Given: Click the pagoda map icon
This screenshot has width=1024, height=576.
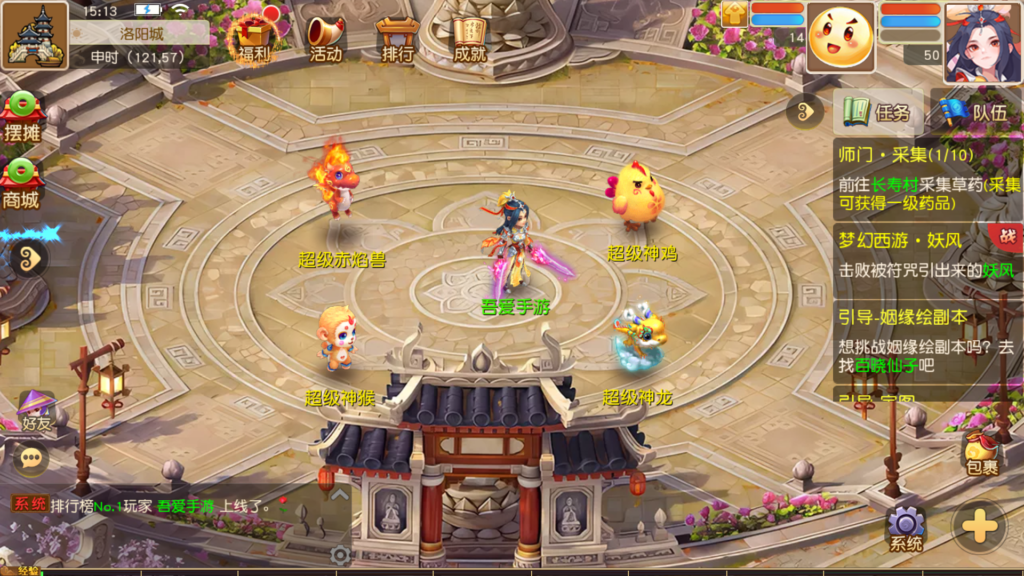Looking at the screenshot, I should [x=35, y=35].
